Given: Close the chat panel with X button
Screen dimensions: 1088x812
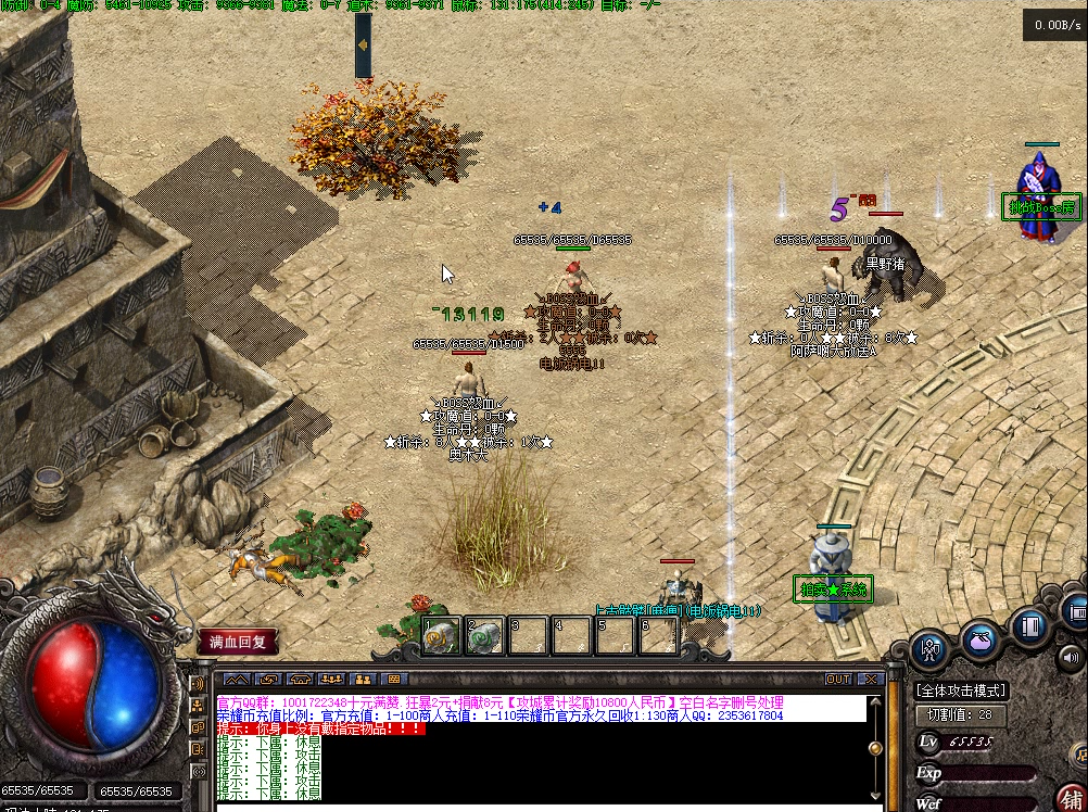Looking at the screenshot, I should (870, 680).
